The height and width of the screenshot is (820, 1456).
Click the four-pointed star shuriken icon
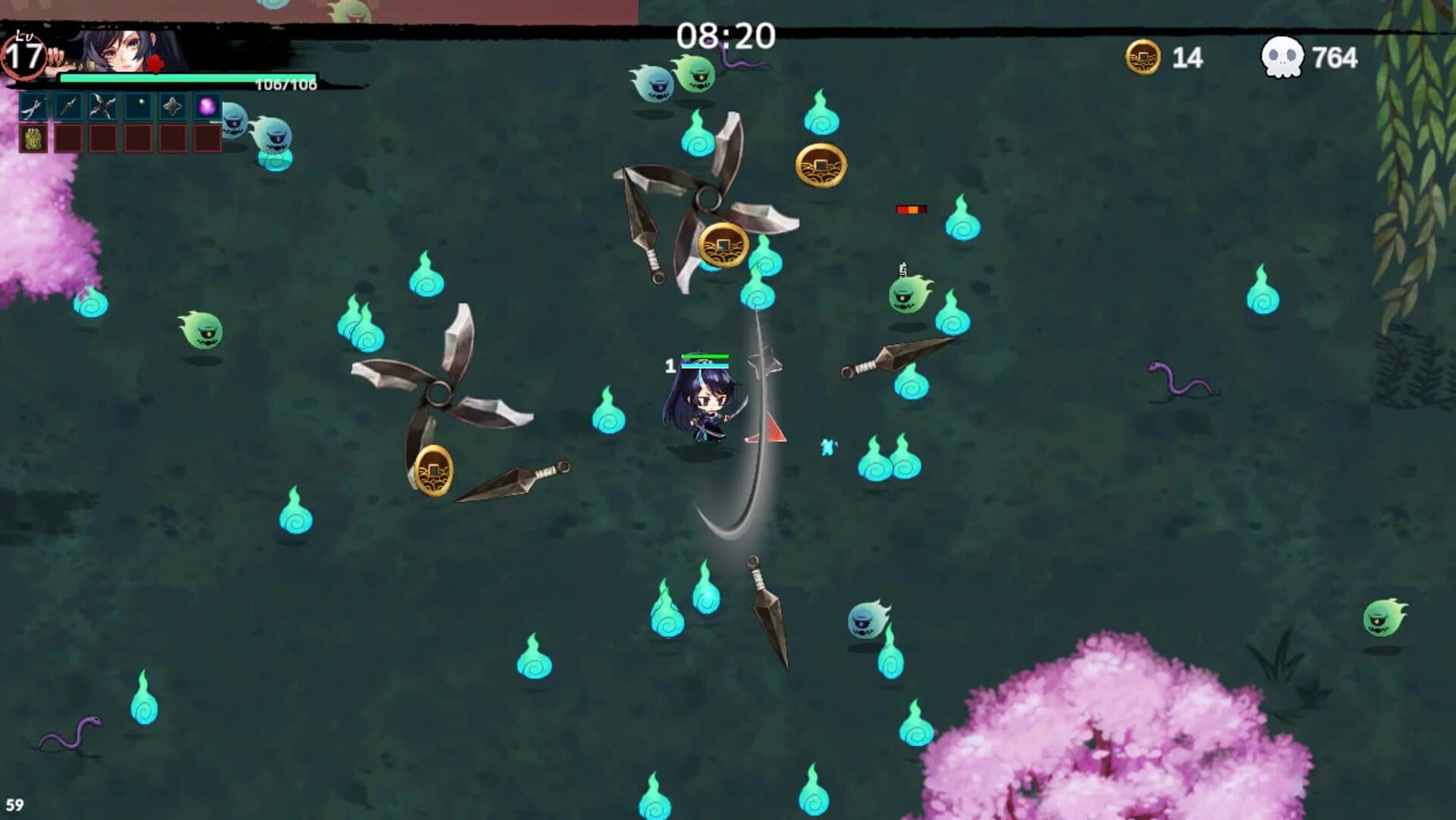(x=173, y=105)
